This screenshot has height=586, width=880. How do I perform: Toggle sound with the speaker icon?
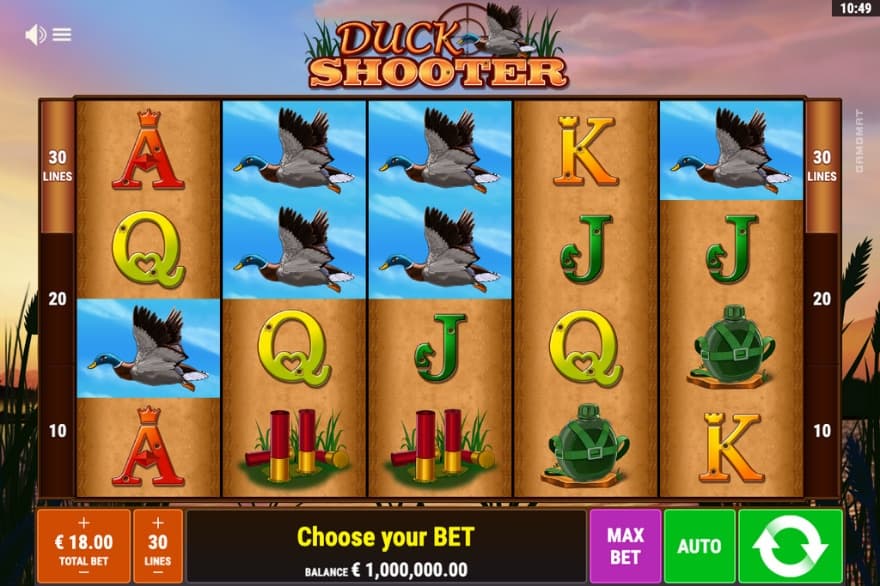tap(35, 35)
